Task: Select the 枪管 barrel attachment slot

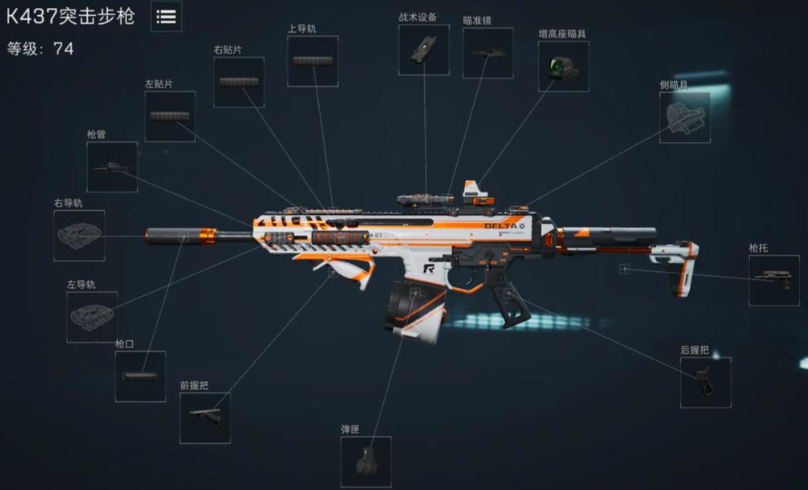Action: (112, 167)
